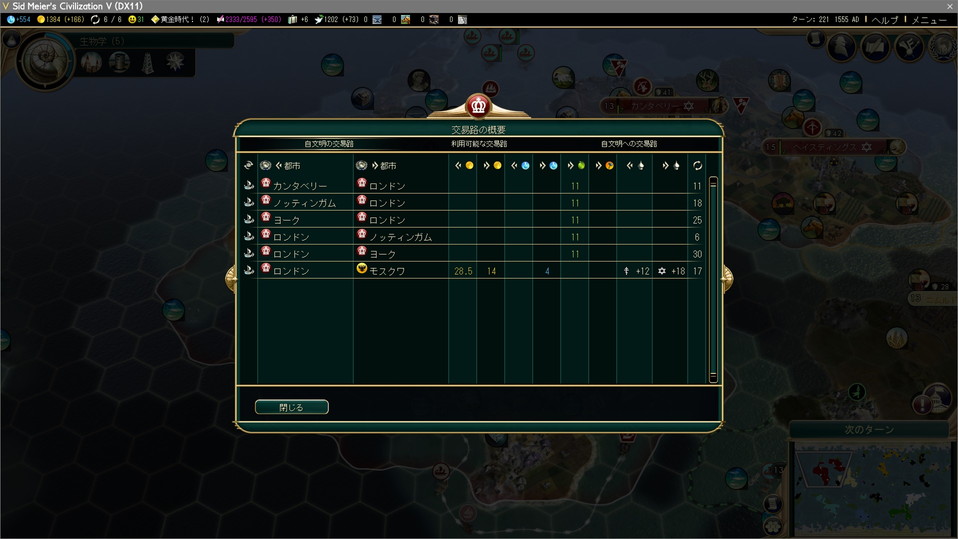The height and width of the screenshot is (539, 958).
Task: Switch to the 自文明の交易路 tab
Action: tap(329, 144)
